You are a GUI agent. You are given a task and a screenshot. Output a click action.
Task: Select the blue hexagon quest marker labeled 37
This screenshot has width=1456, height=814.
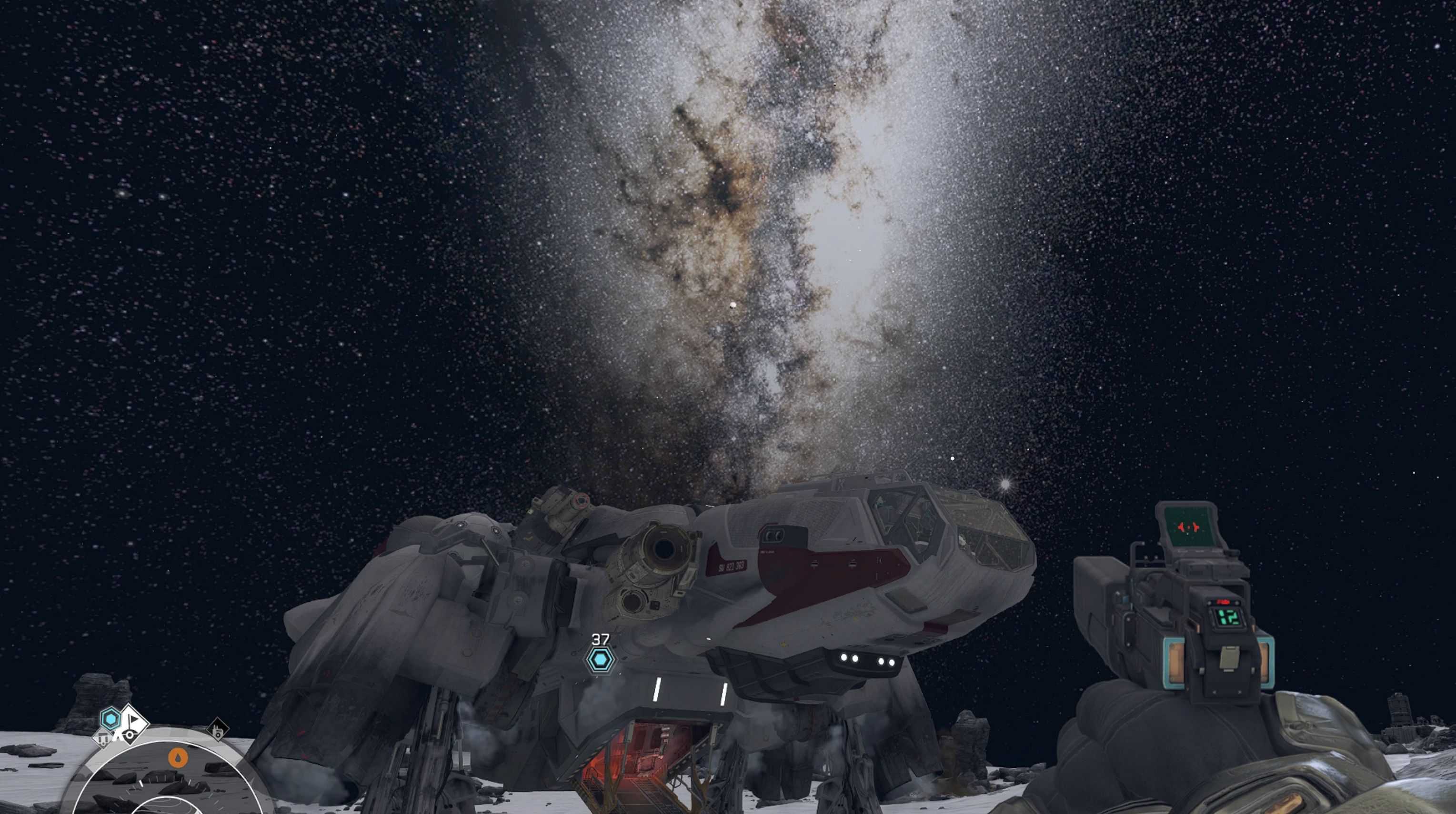click(600, 660)
